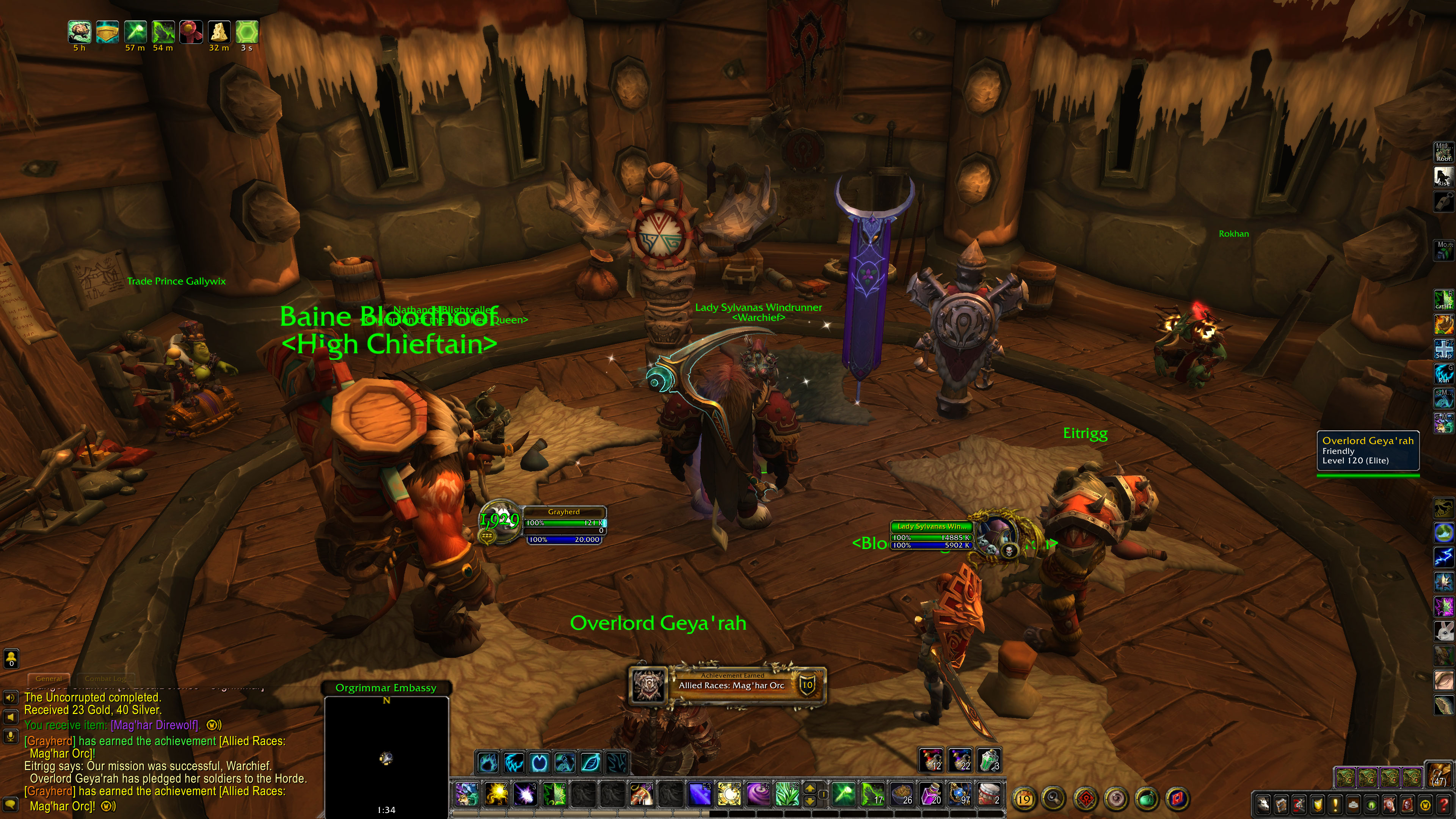This screenshot has width=1456, height=819.
Task: Use the golden clock ability on F4
Action: [728, 794]
